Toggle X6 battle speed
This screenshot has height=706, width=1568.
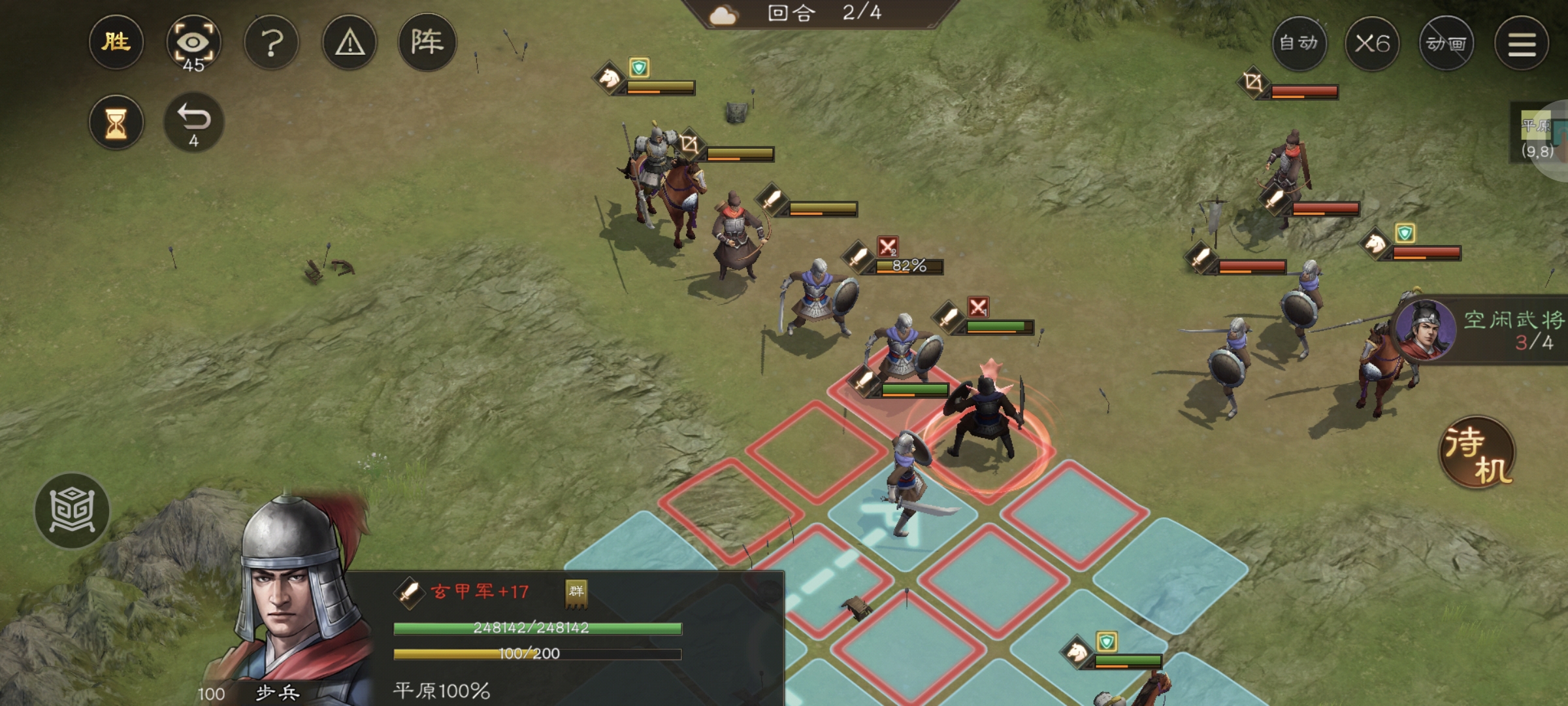[x=1374, y=44]
